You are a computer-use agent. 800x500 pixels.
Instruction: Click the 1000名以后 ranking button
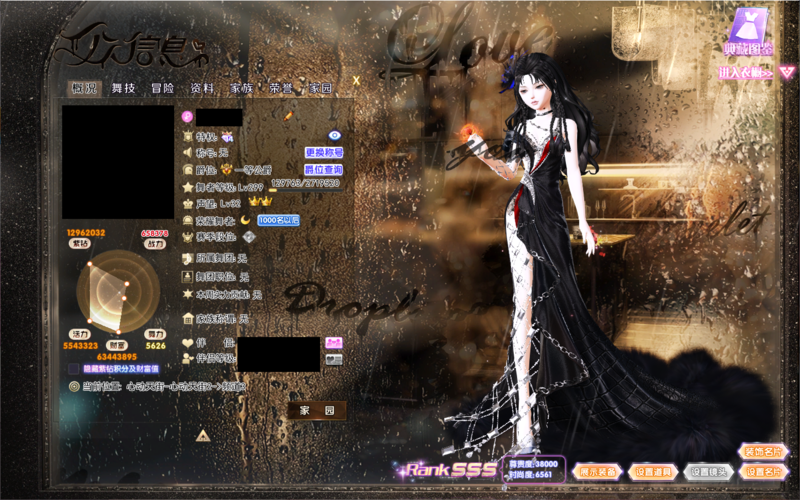[x=278, y=220]
